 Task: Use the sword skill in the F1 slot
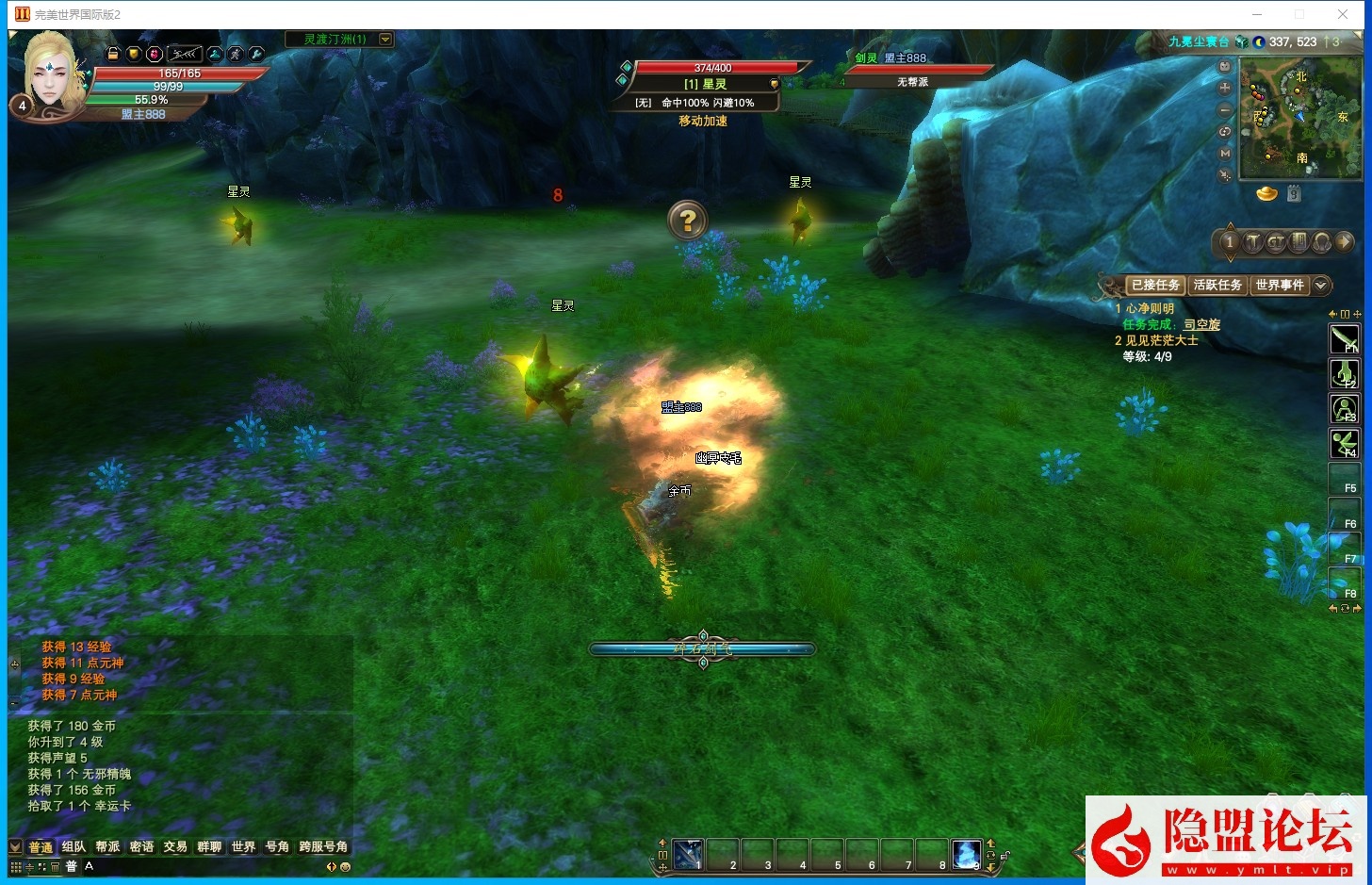[1343, 338]
